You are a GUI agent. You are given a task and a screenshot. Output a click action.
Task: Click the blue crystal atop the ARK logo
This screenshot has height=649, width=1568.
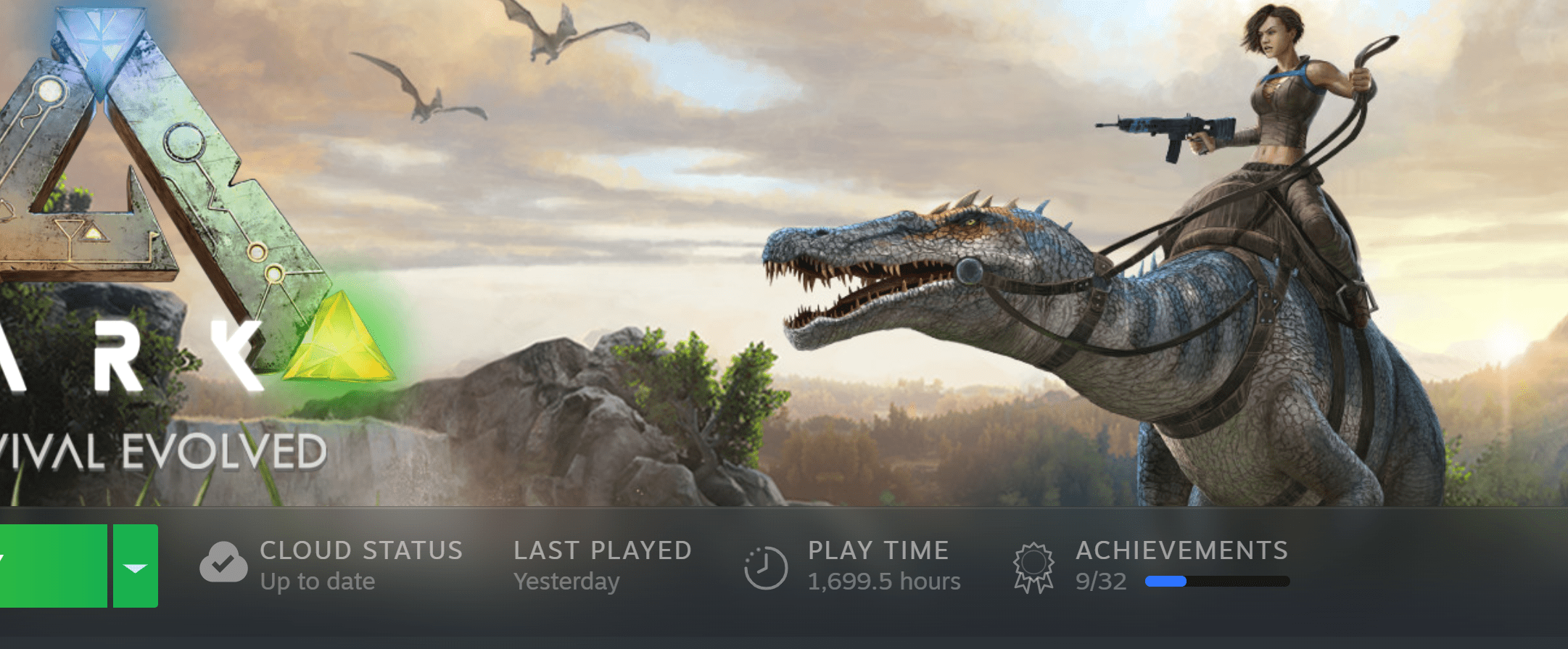(98, 36)
